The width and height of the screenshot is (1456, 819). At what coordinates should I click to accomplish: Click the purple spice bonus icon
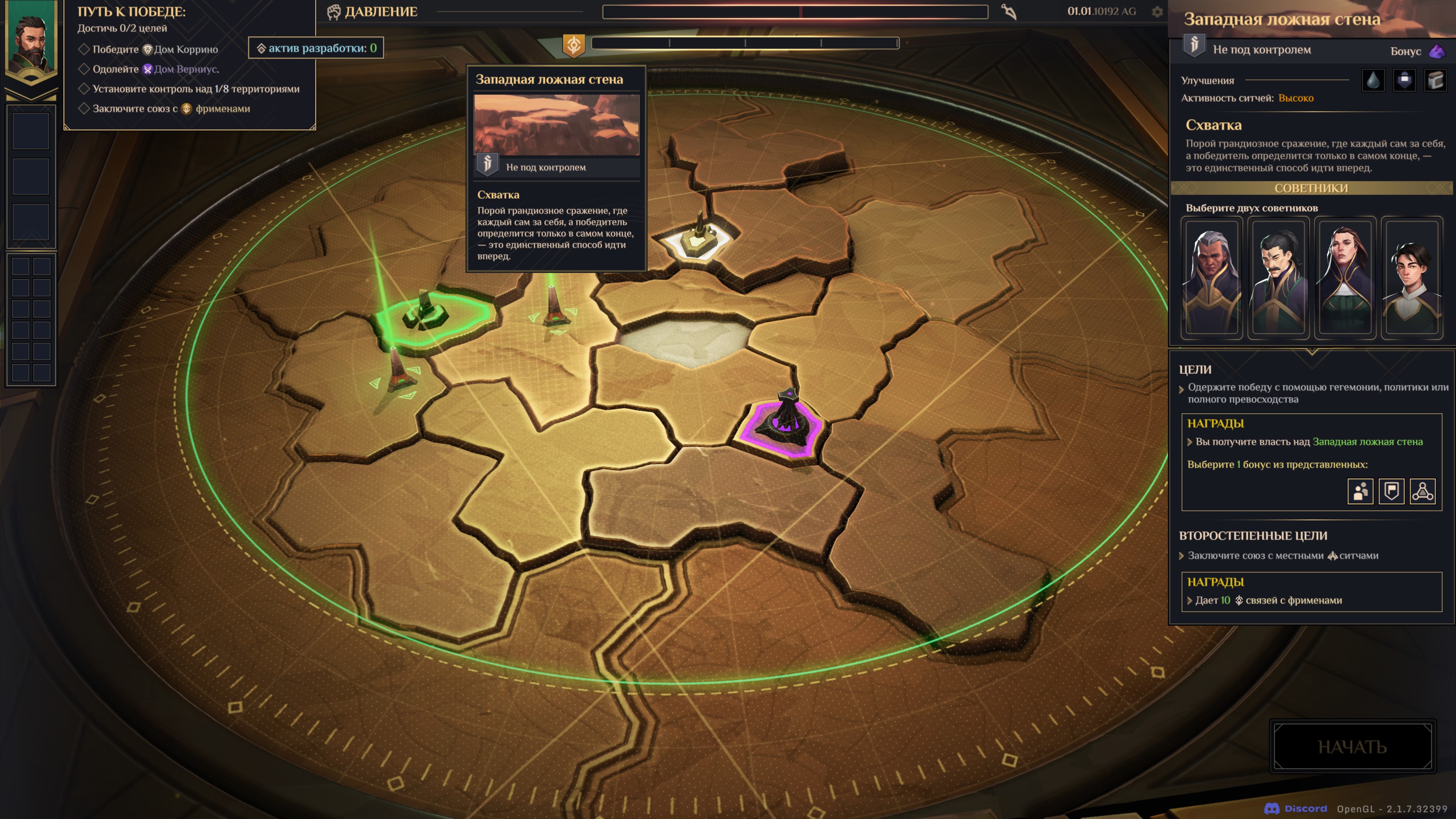(1436, 52)
